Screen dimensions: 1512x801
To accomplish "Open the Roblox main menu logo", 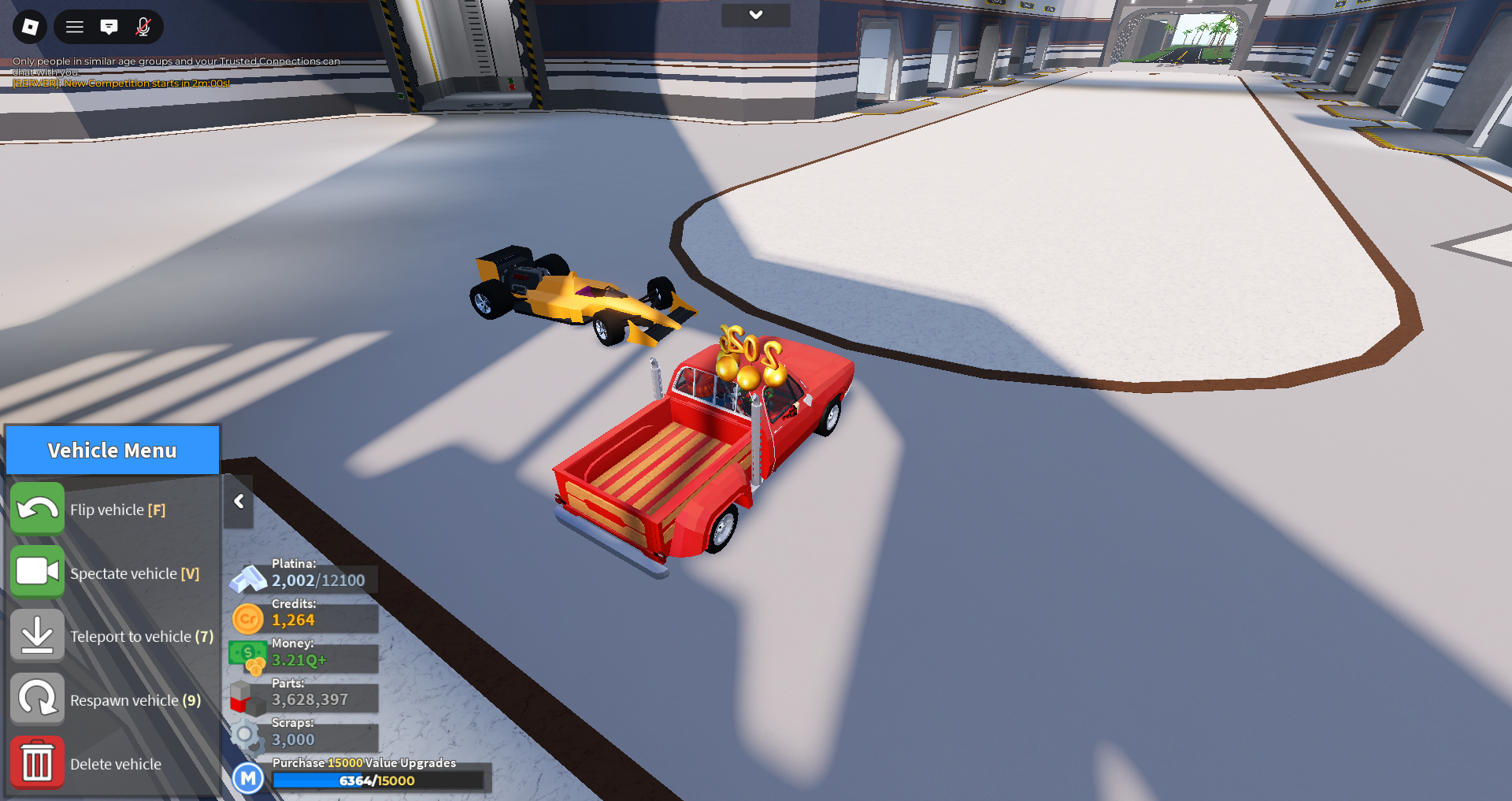I will [30, 27].
